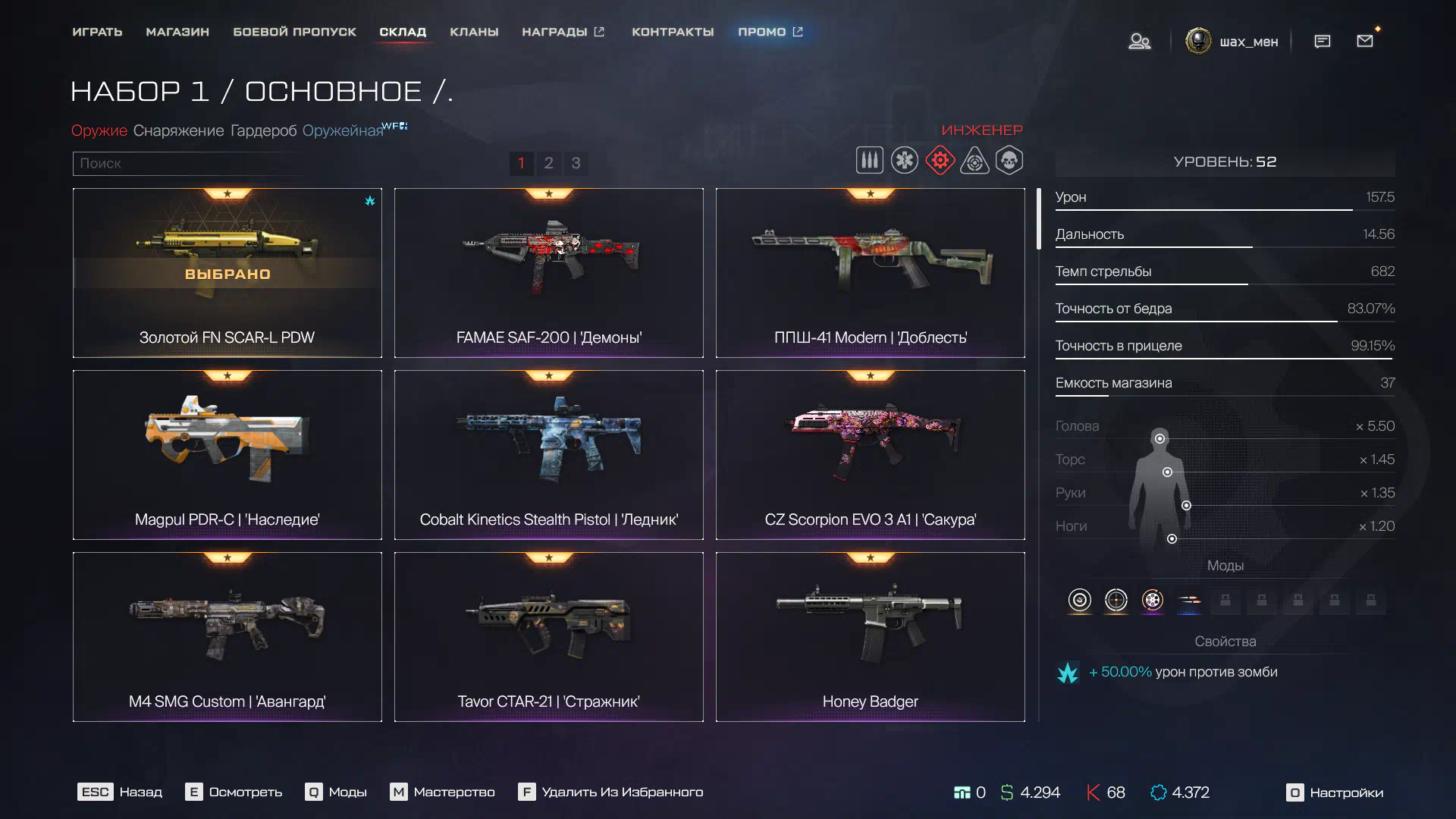Open the Магазин shop menu

177,32
